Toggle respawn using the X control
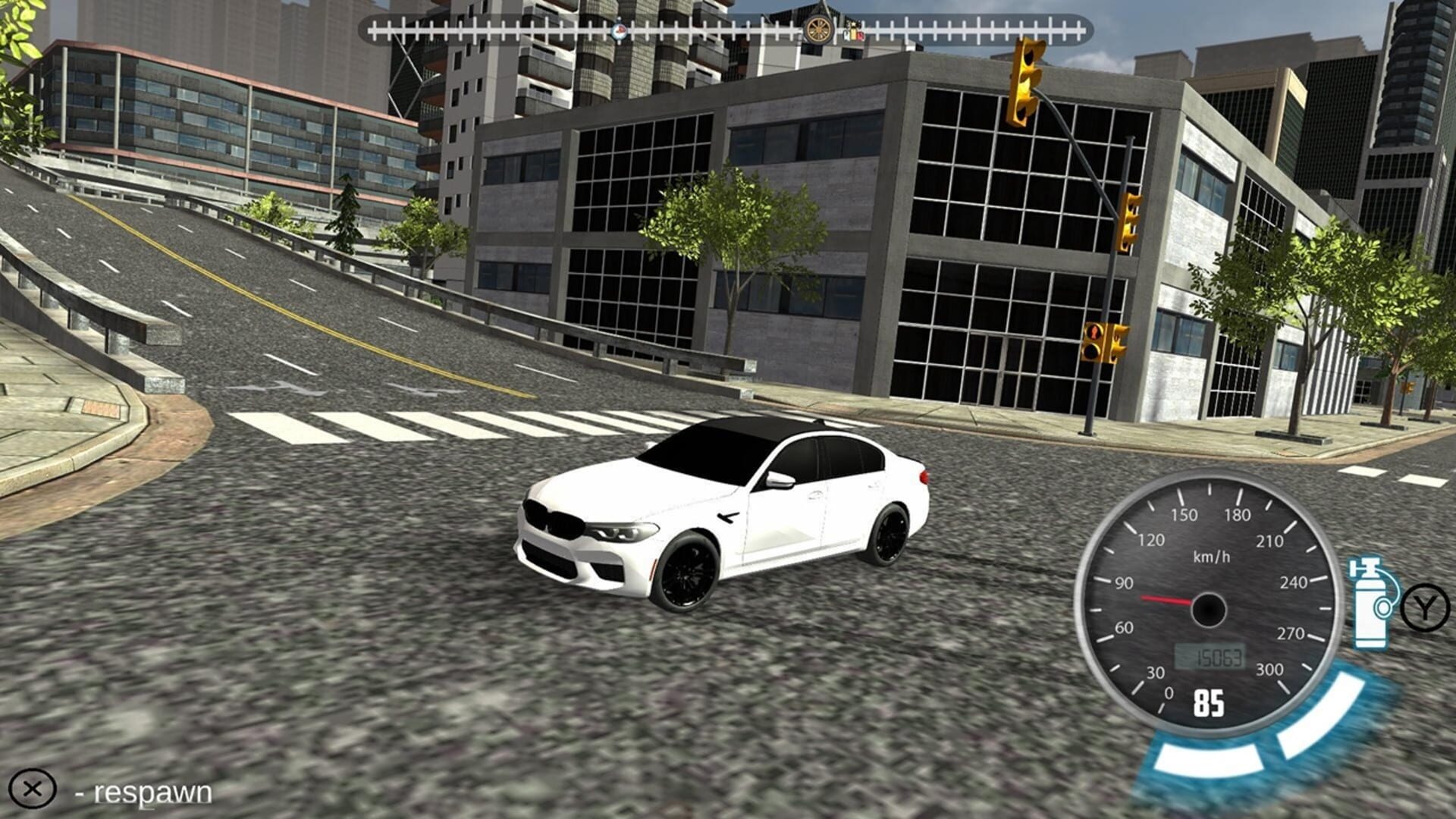Image resolution: width=1456 pixels, height=819 pixels. [x=34, y=789]
